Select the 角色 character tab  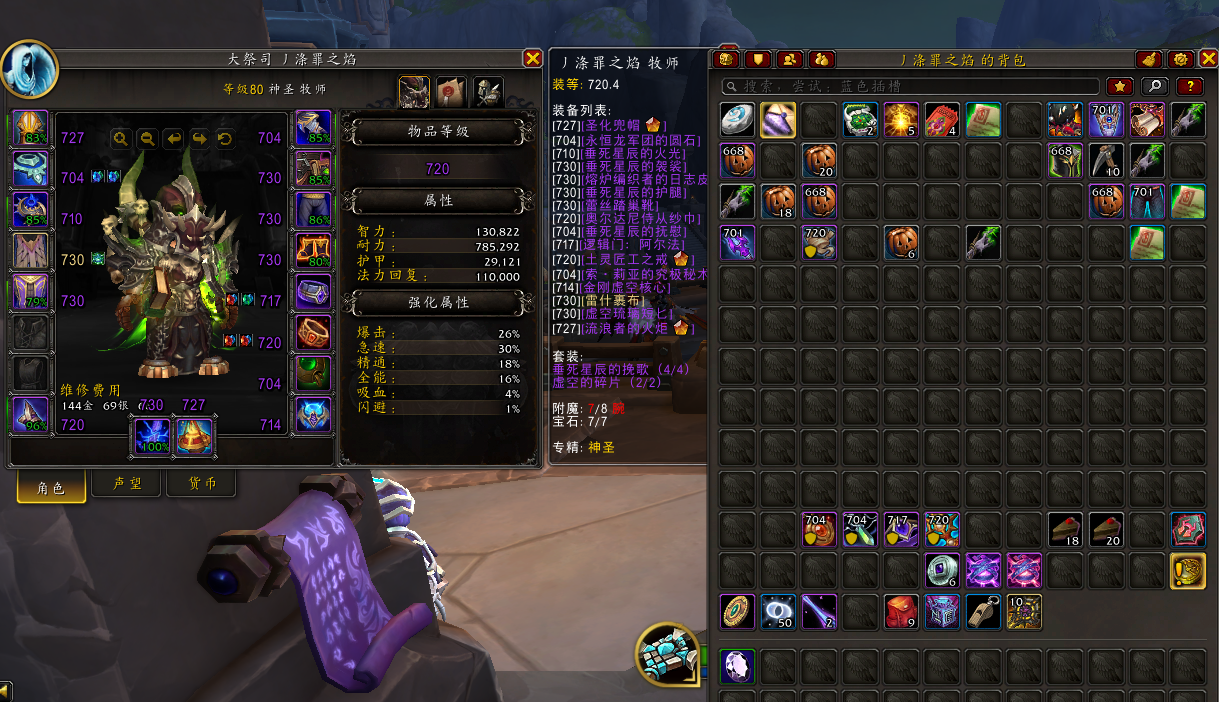click(x=51, y=487)
